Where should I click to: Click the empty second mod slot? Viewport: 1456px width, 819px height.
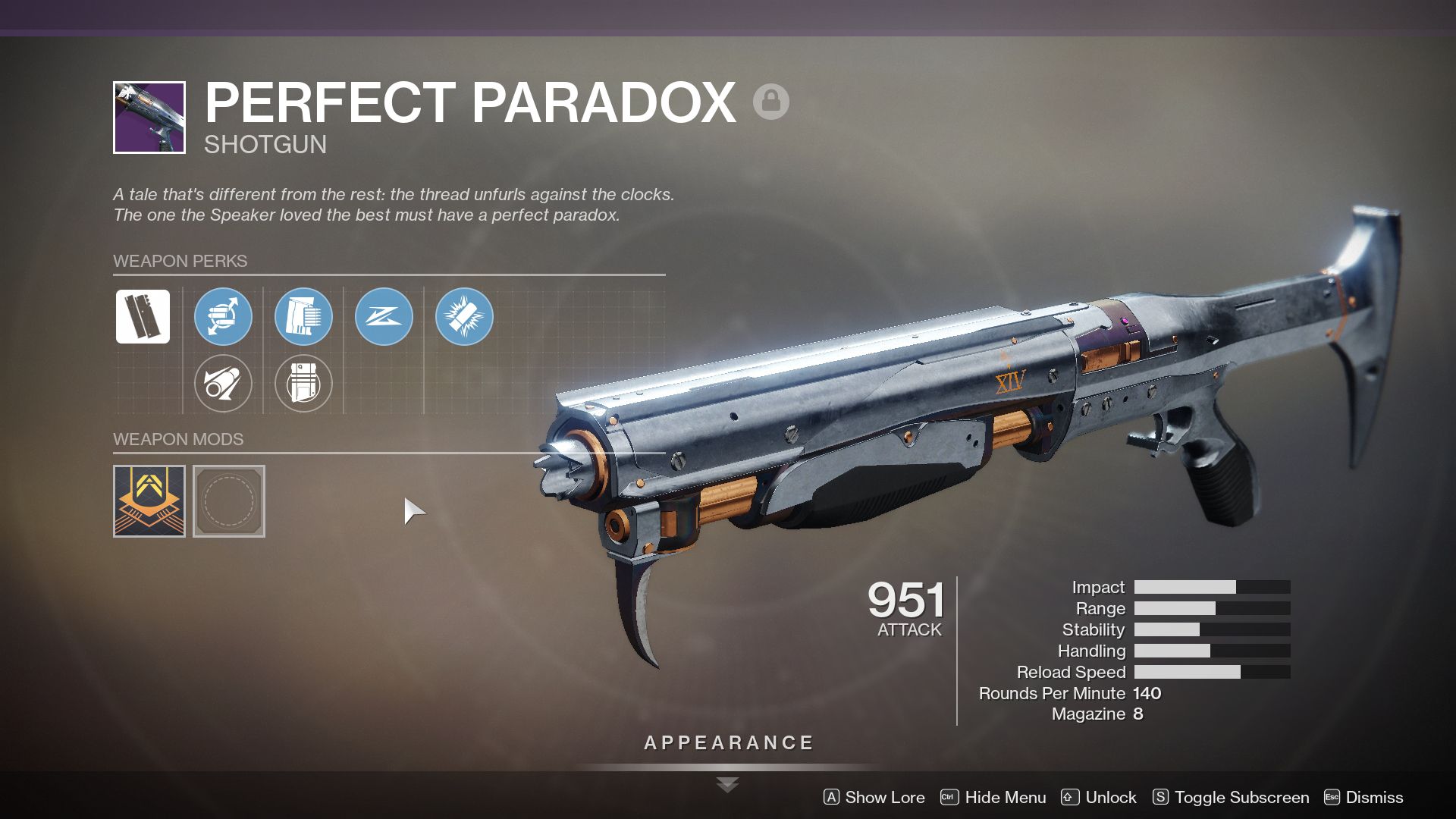pyautogui.click(x=229, y=500)
